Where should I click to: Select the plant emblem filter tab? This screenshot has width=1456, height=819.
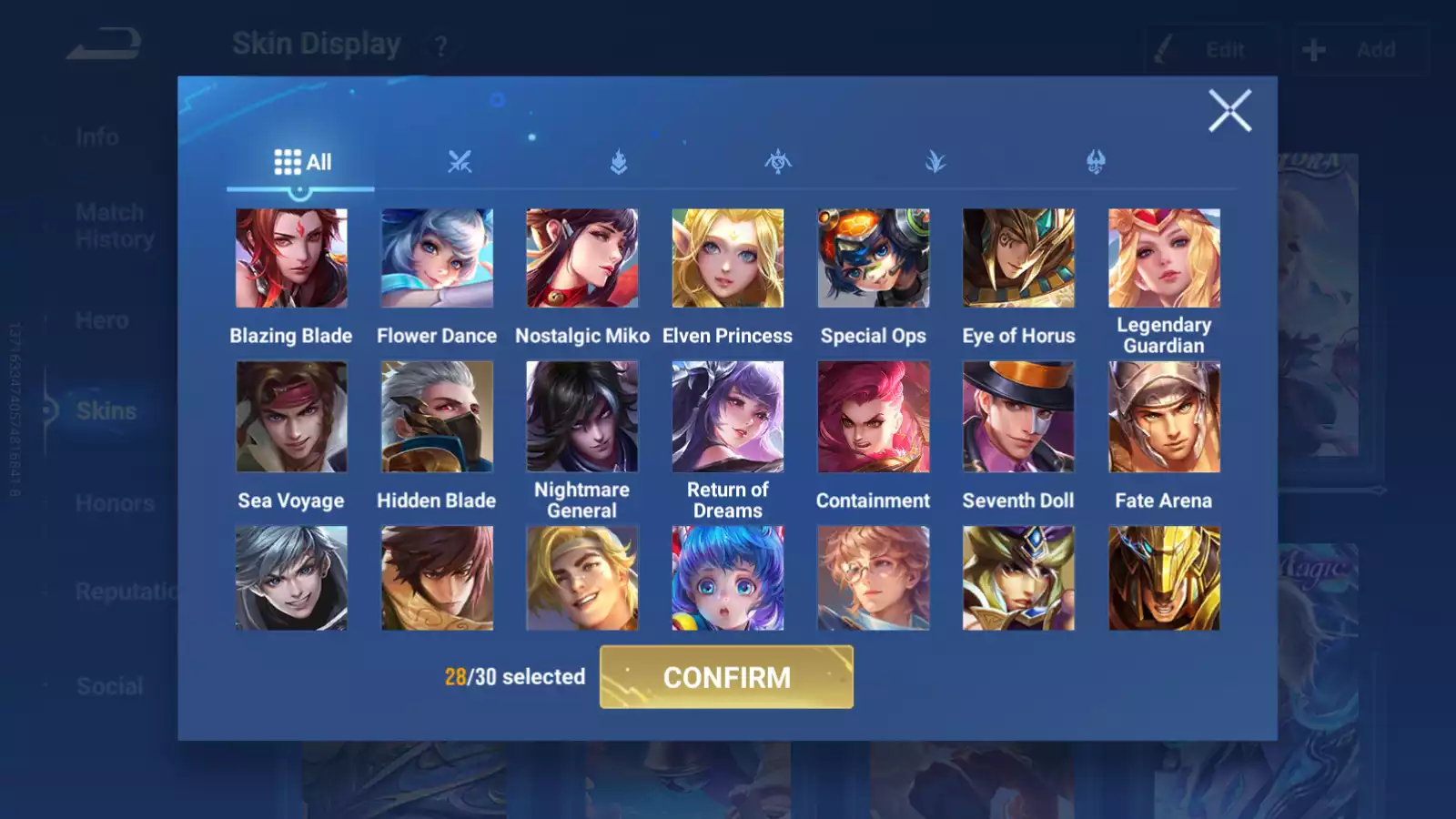coord(935,162)
